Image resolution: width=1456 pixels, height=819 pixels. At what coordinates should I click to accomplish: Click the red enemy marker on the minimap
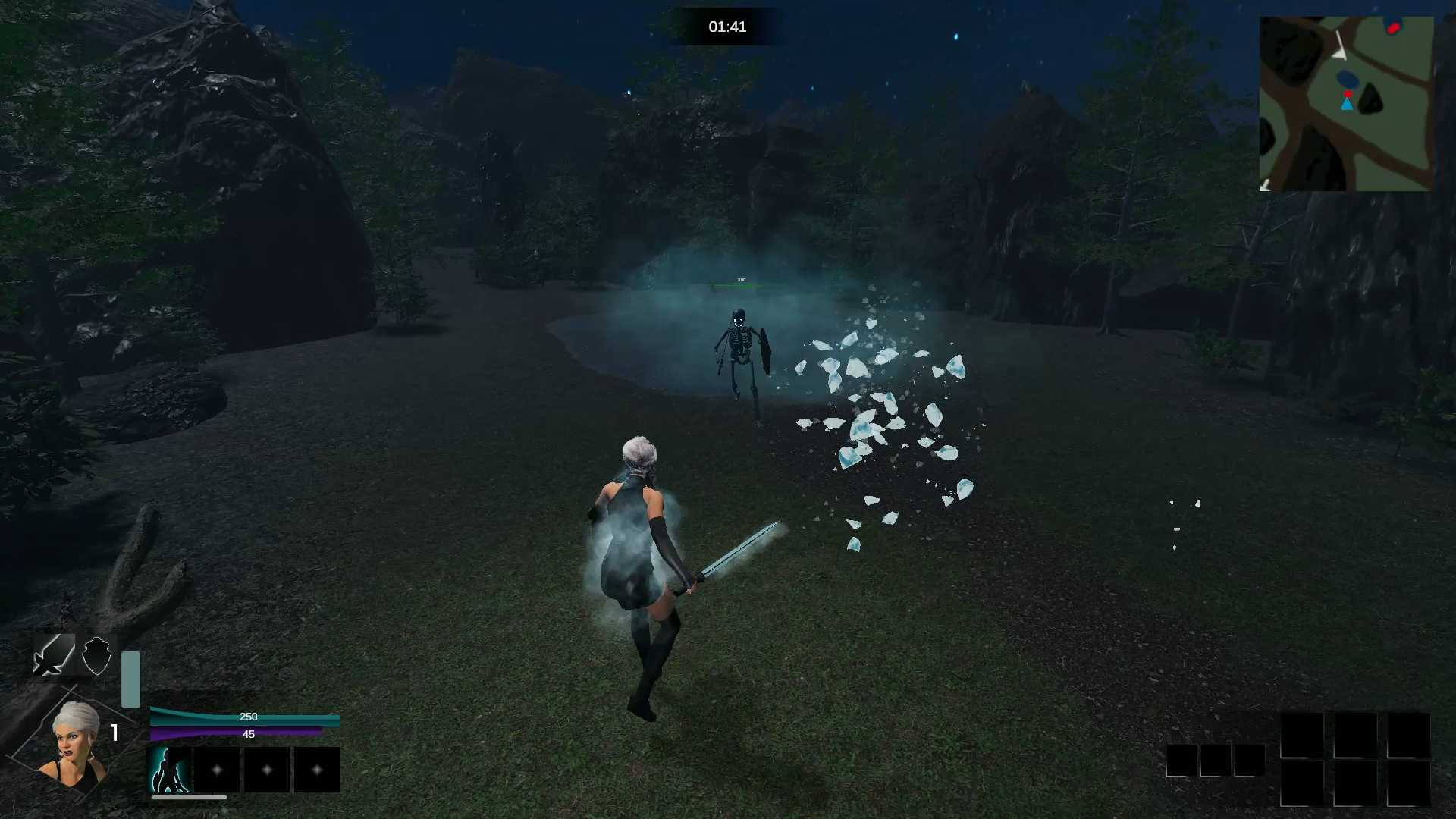tap(1394, 29)
